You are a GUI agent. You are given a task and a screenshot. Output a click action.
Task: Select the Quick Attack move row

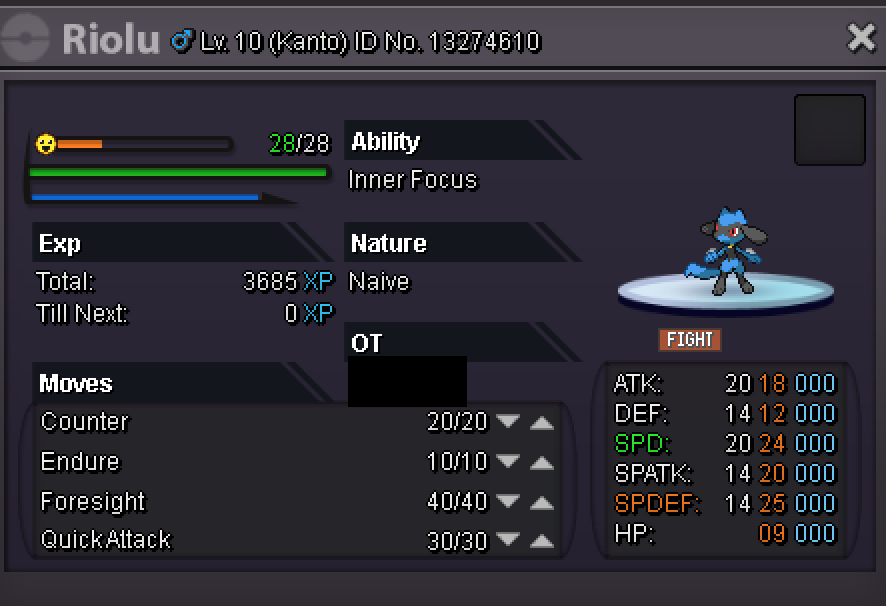106,541
